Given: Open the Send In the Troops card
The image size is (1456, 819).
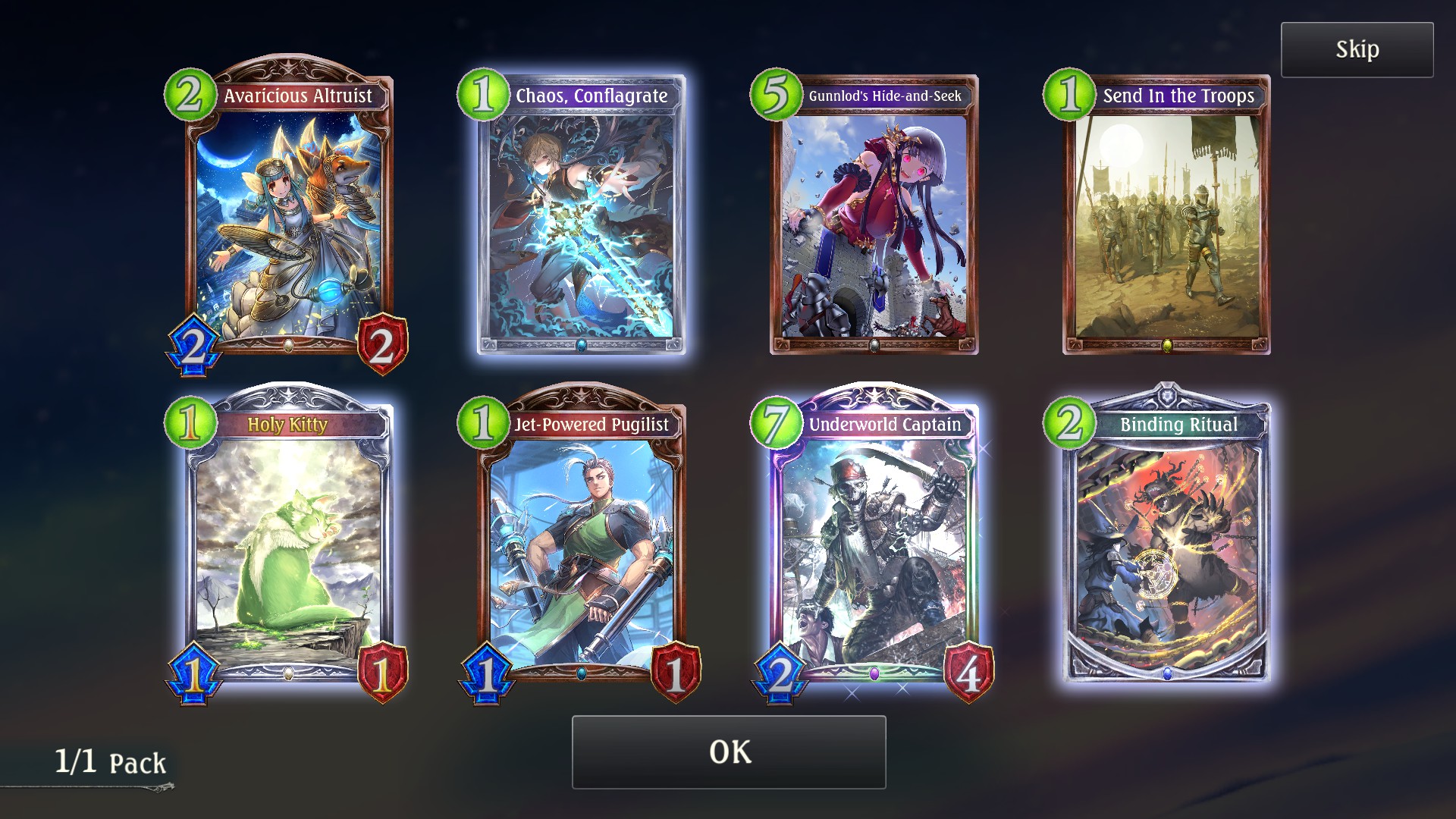Looking at the screenshot, I should click(1167, 220).
